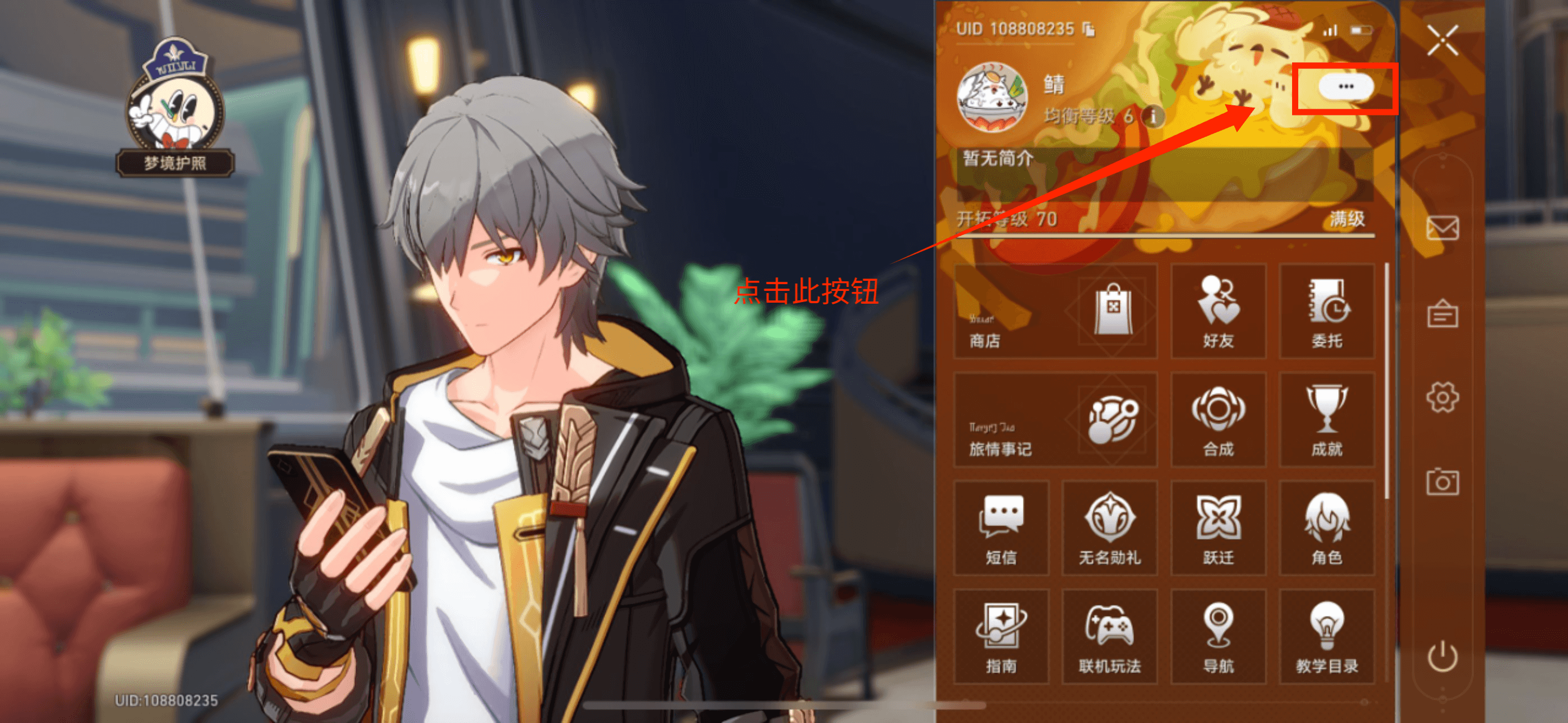Open the 商店 shop tile
This screenshot has height=723, width=1568.
coord(1055,311)
